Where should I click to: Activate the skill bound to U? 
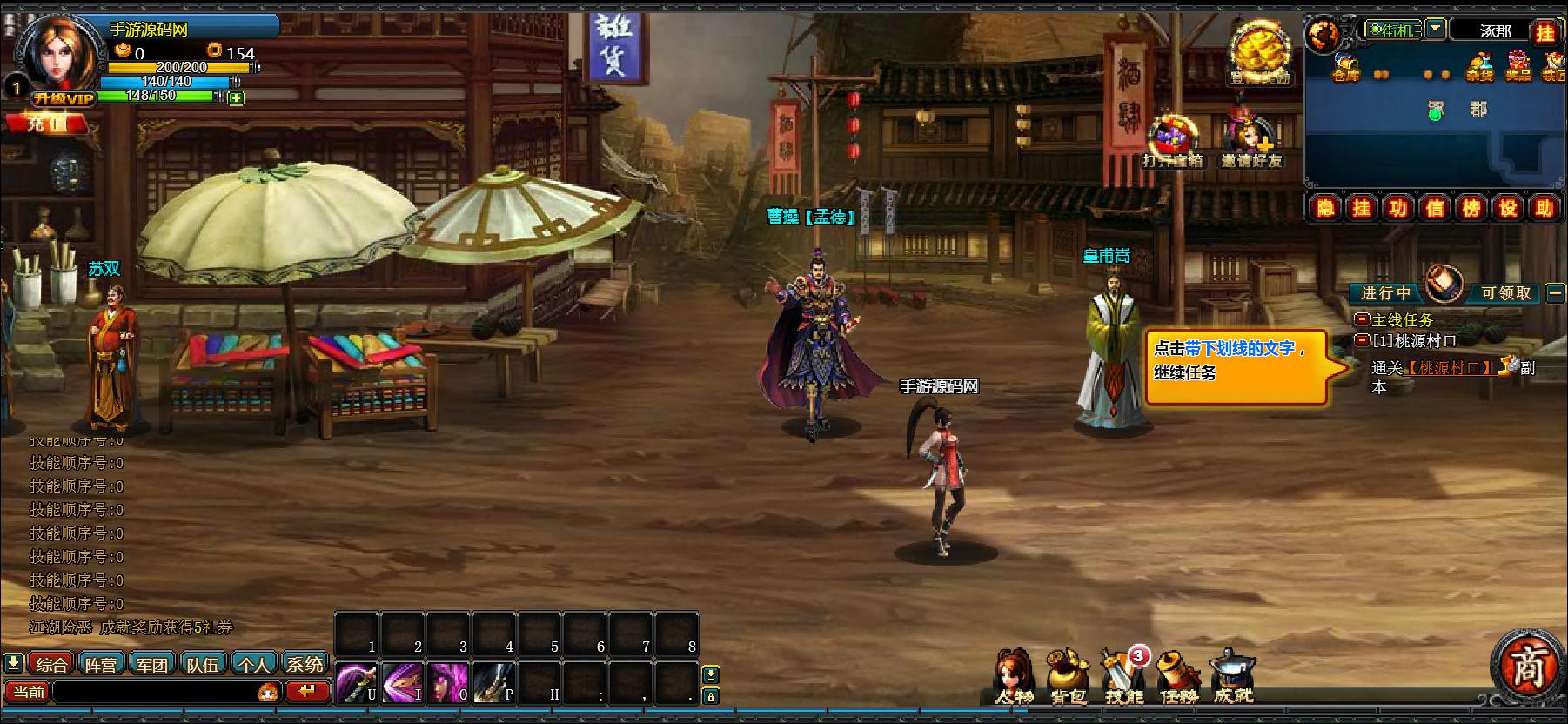[357, 683]
